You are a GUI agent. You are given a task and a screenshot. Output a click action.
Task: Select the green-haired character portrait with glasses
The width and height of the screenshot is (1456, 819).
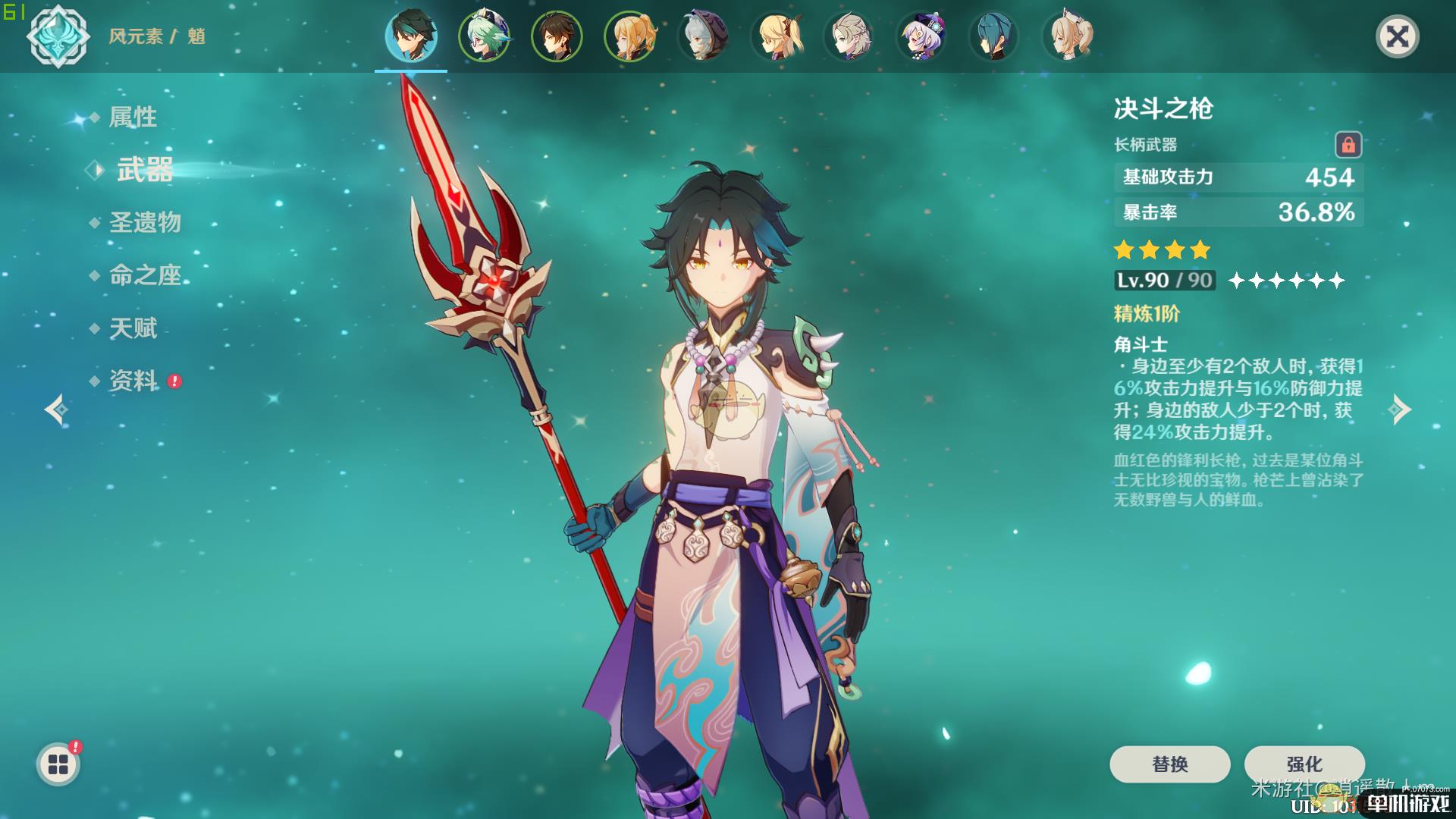[x=484, y=36]
